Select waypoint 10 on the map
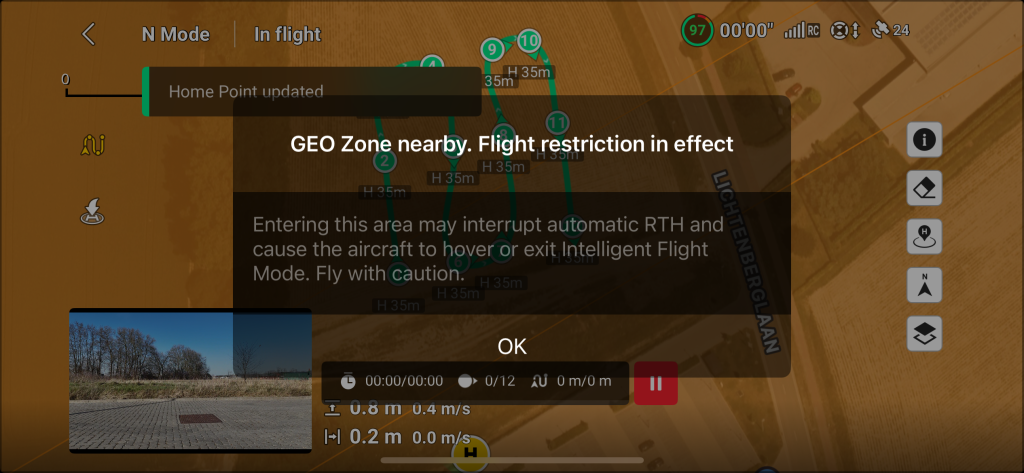 (x=529, y=41)
